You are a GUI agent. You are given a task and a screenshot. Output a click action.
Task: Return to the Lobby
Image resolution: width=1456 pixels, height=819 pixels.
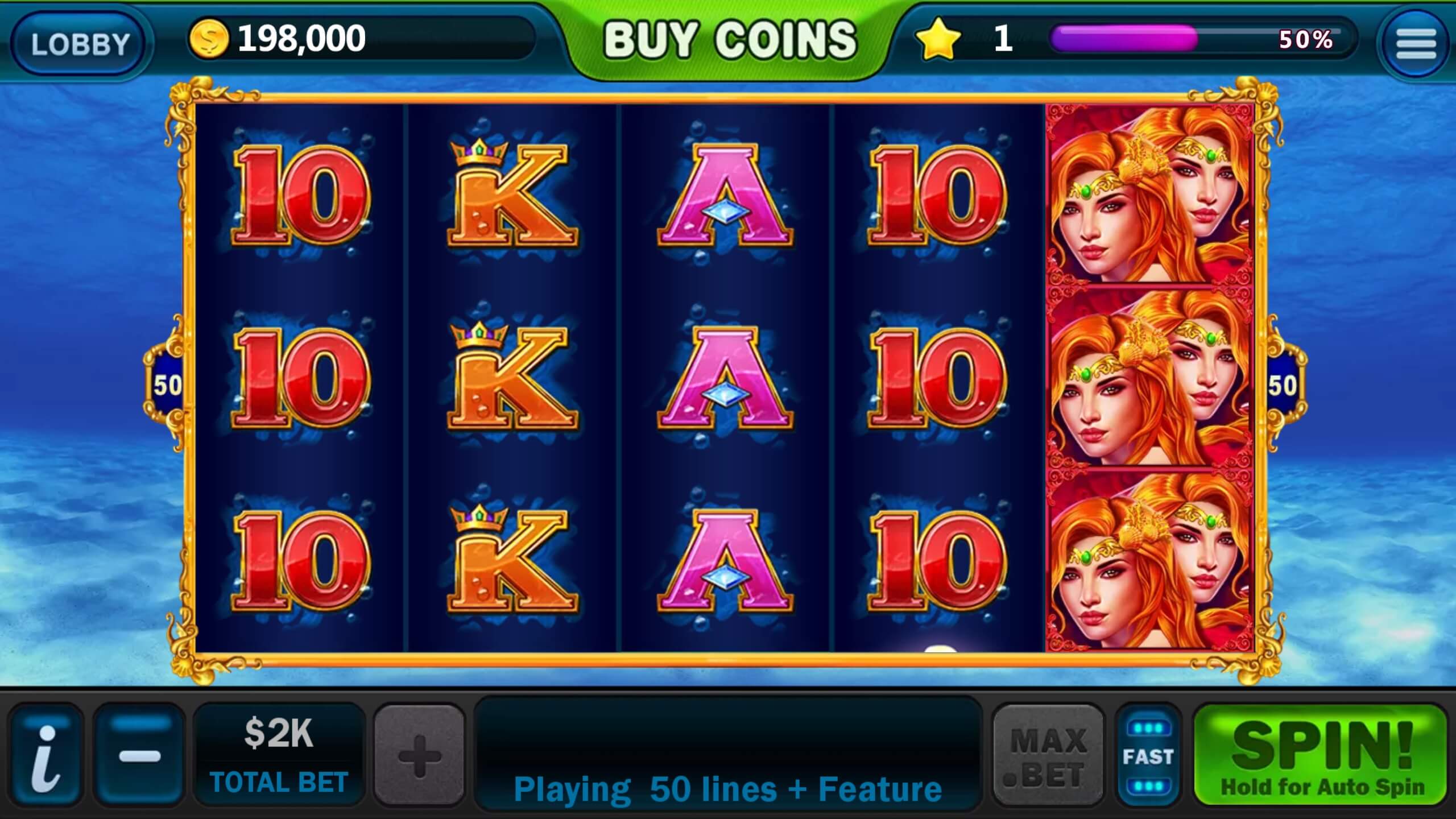79,43
